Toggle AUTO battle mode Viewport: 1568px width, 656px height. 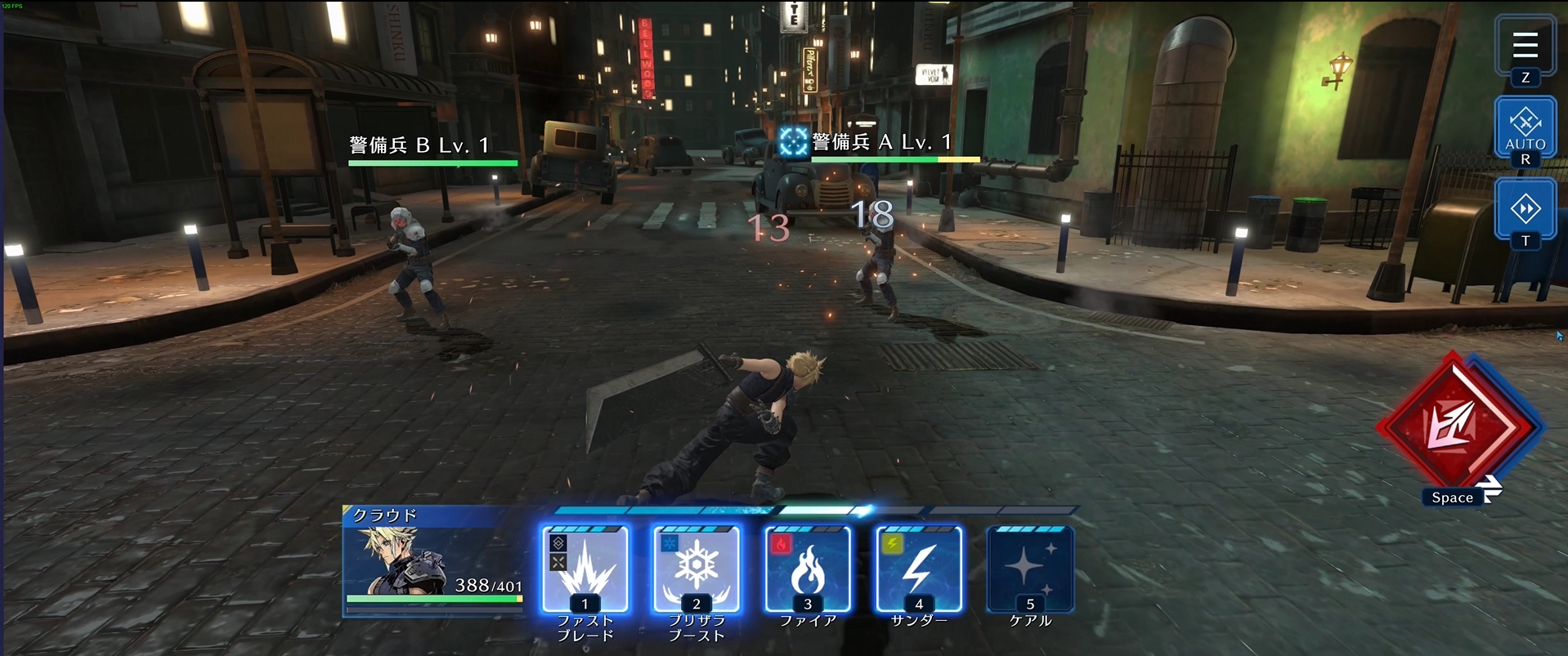click(x=1525, y=128)
